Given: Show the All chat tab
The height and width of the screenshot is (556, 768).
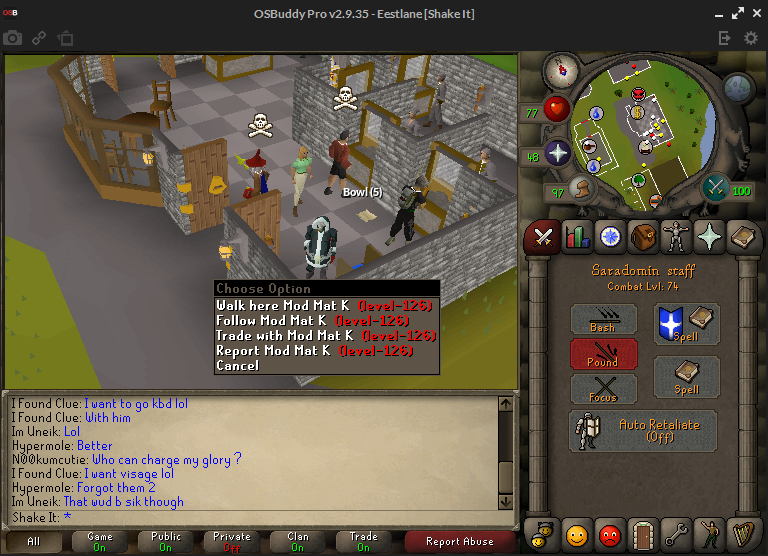Looking at the screenshot, I should 34,541.
